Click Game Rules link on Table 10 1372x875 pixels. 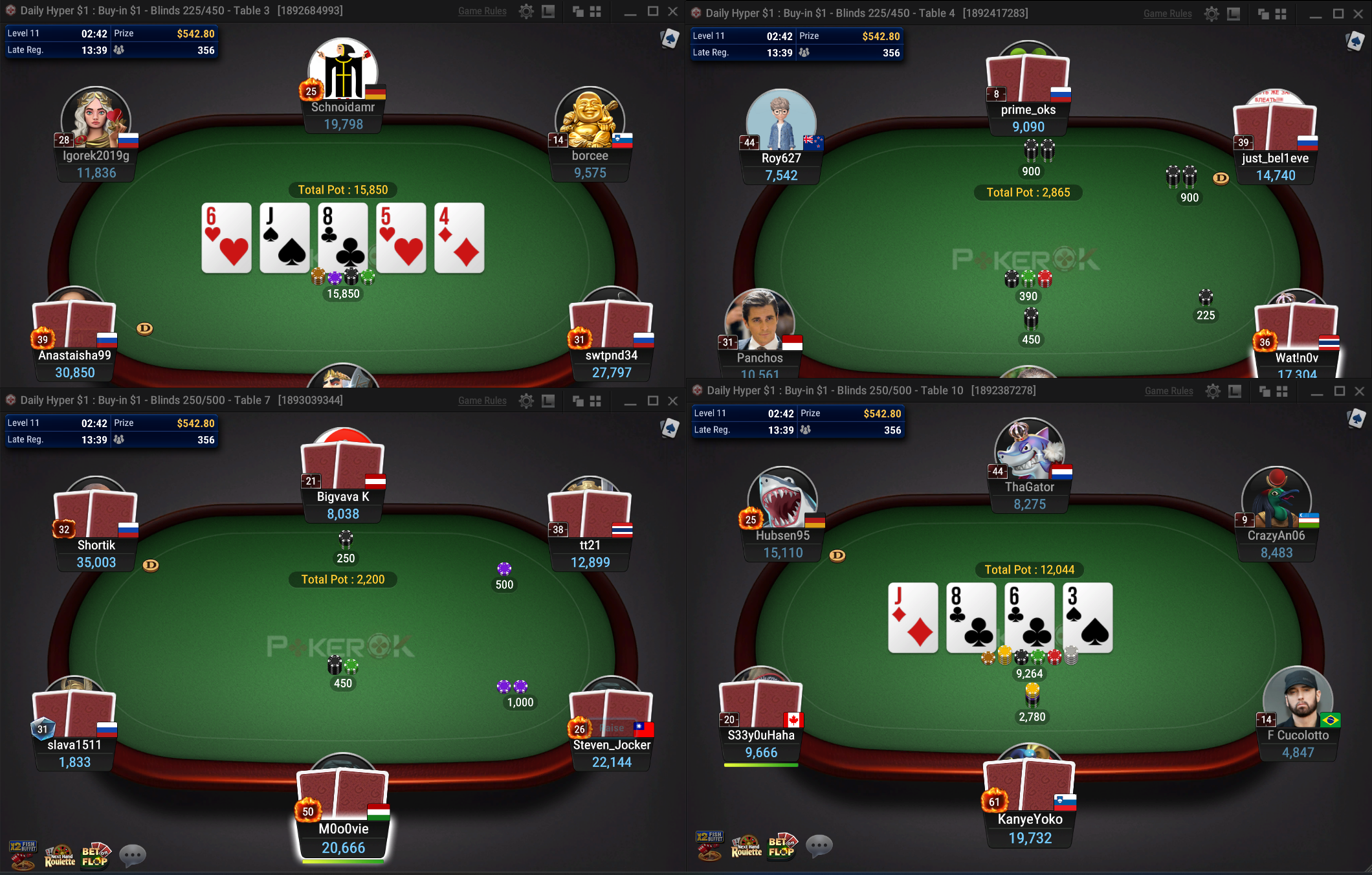tap(1169, 391)
